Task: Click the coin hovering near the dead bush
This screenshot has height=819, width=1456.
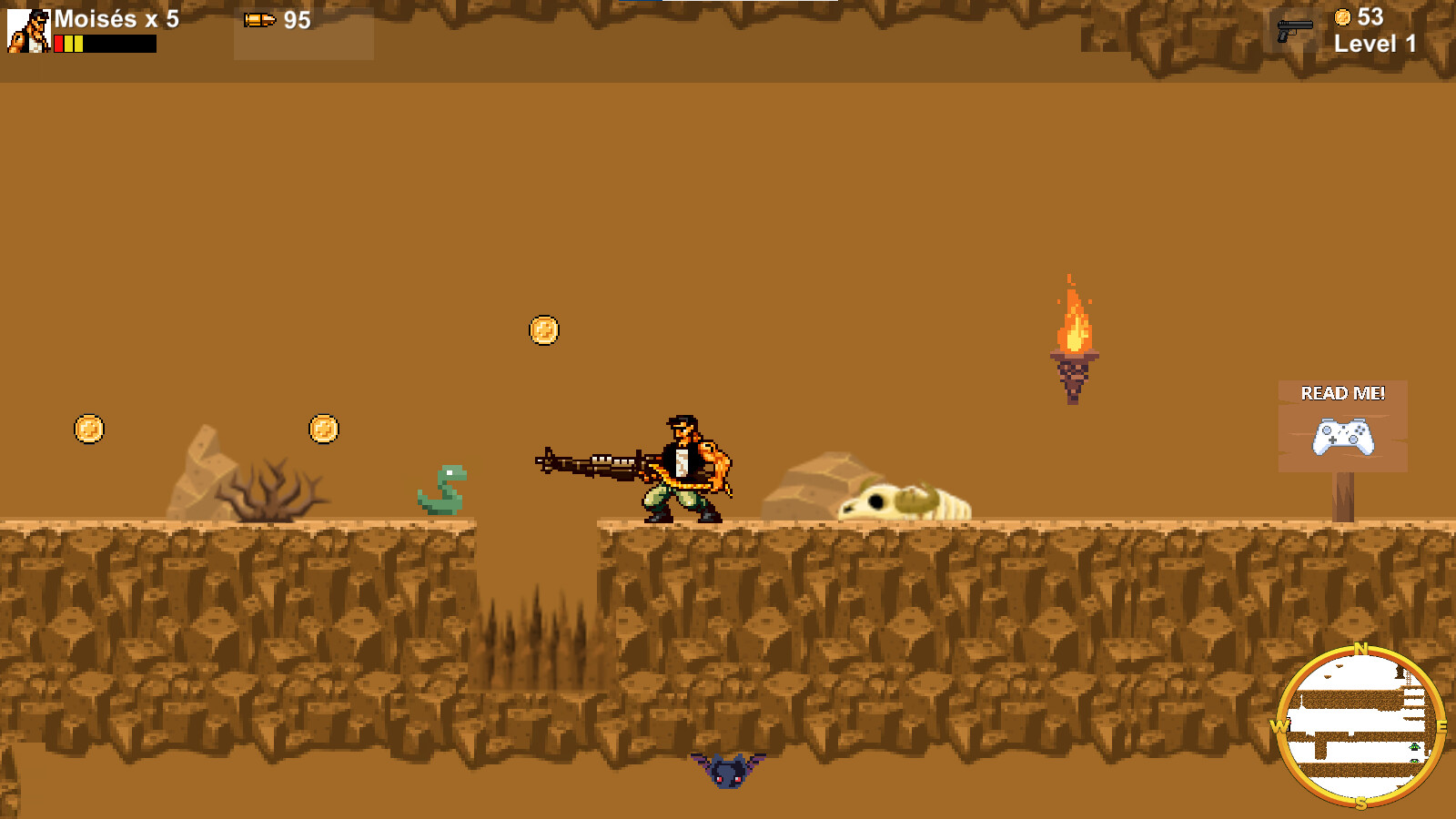Action: coord(323,429)
